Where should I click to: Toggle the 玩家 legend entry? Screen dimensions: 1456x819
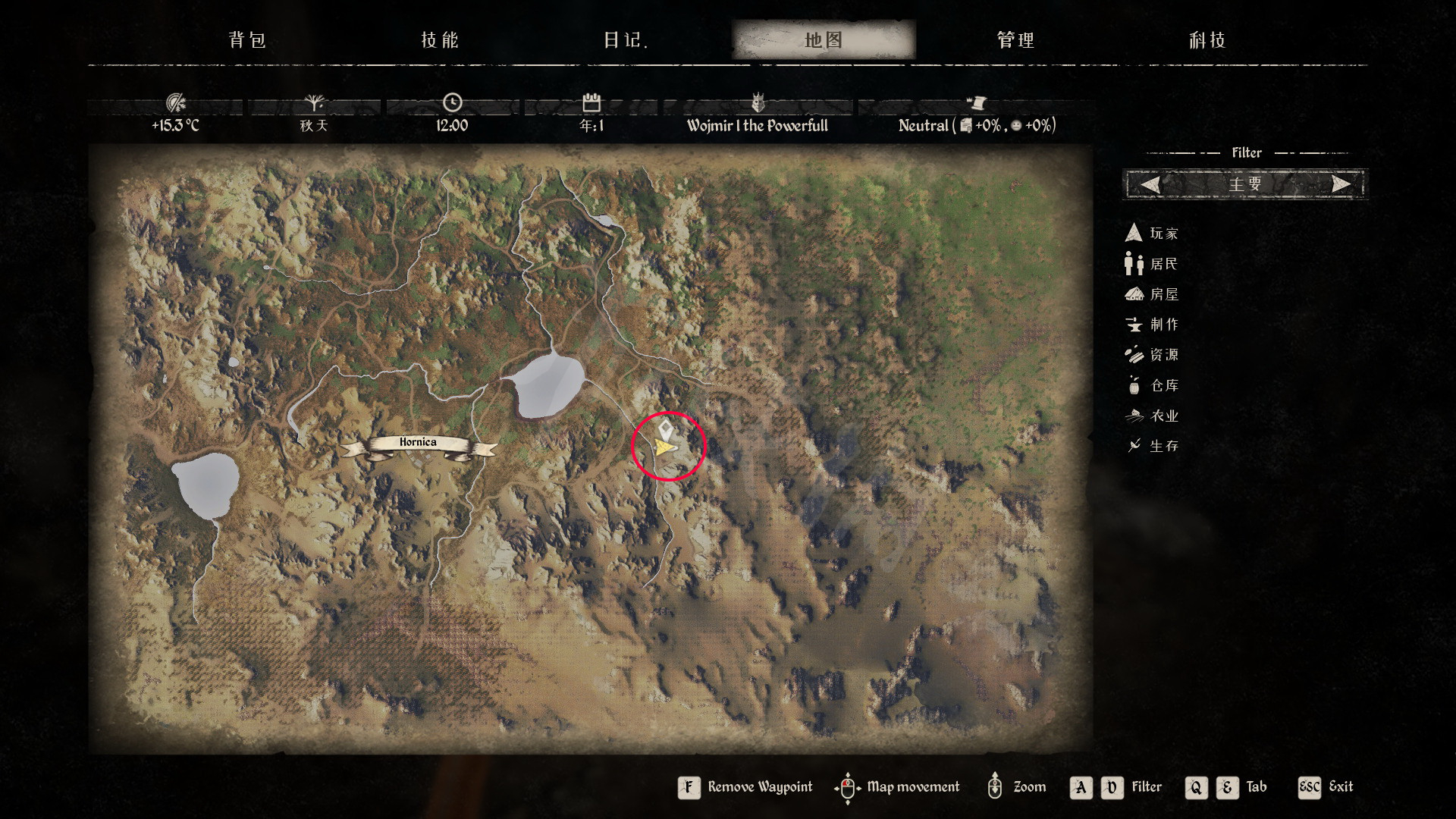click(x=1152, y=234)
